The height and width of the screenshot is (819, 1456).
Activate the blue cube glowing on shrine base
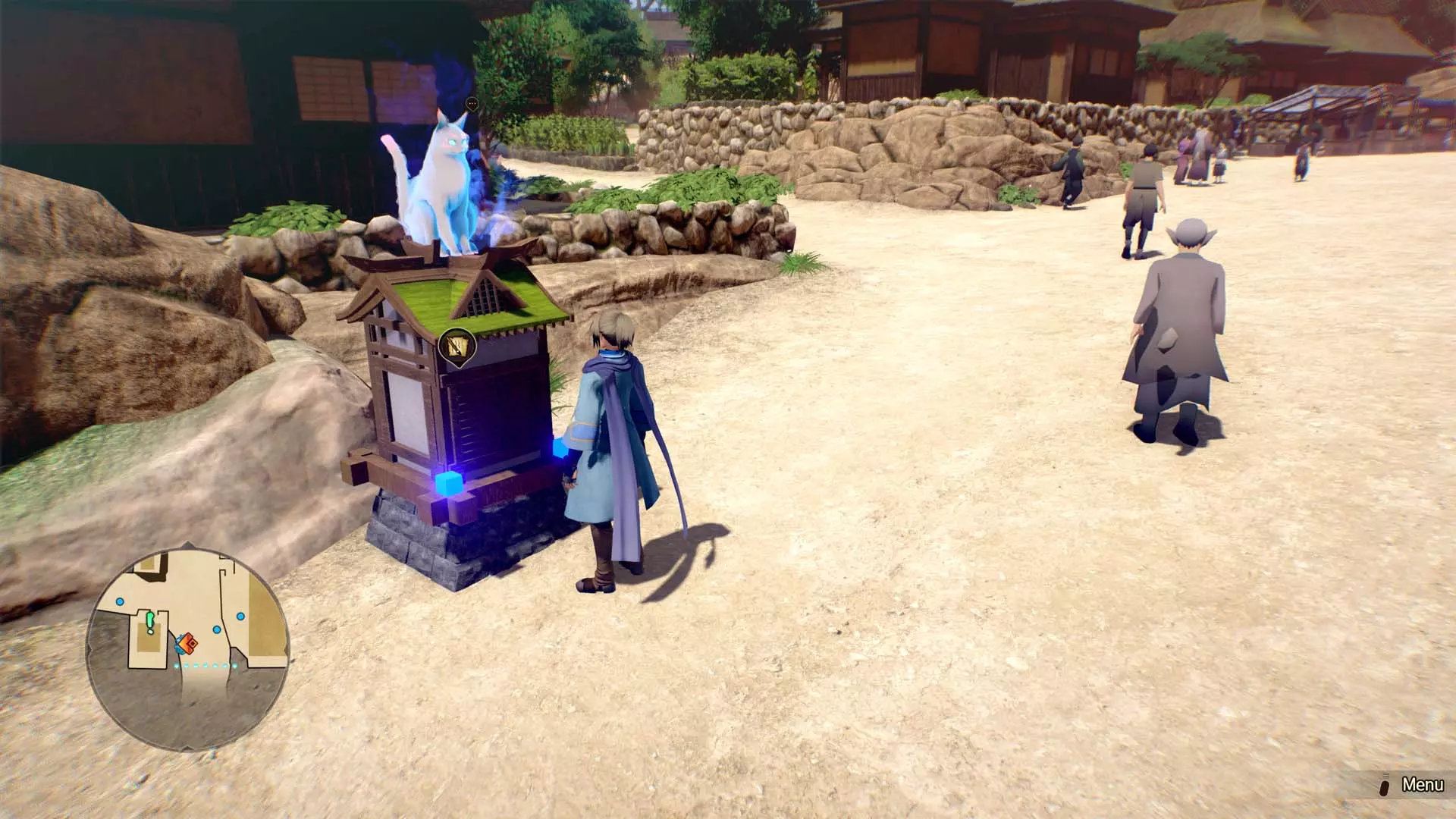tap(449, 485)
